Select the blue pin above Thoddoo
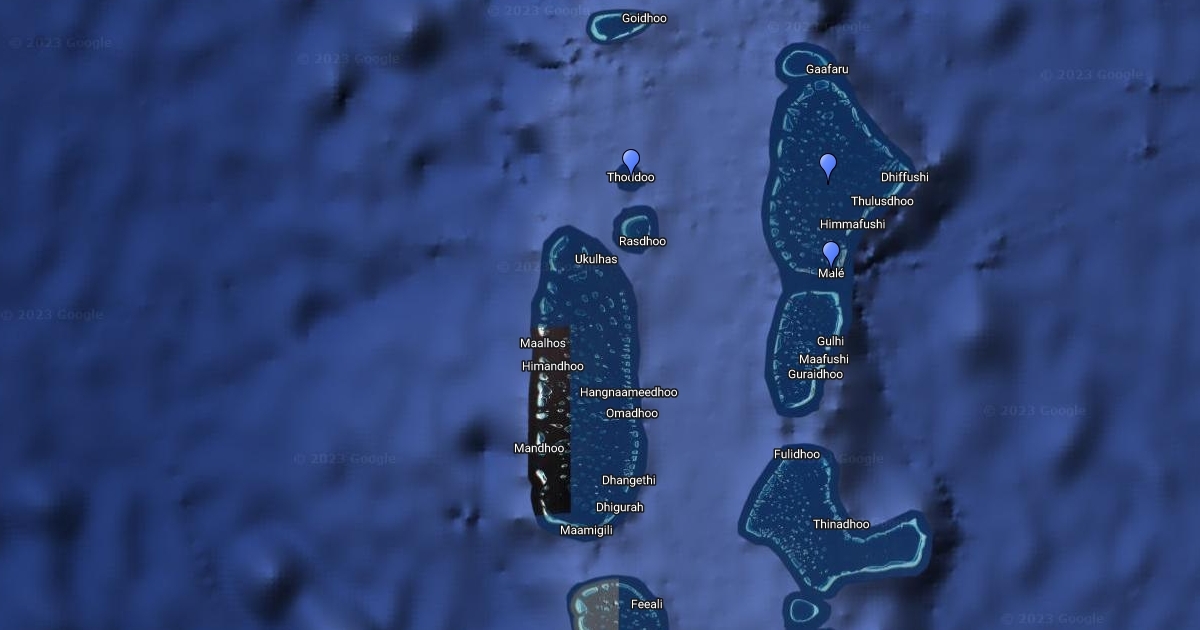Screen dimensions: 1200x630 (x=631, y=161)
